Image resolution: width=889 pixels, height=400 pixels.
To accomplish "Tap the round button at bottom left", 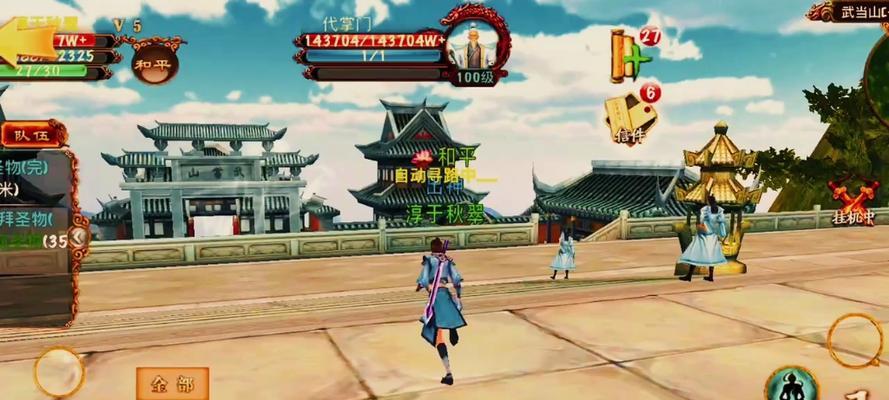I will [x=58, y=372].
